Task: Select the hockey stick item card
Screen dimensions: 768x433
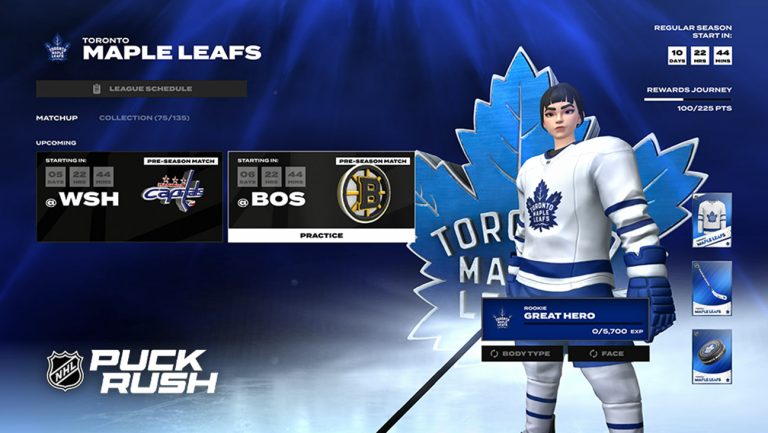Action: click(x=711, y=289)
